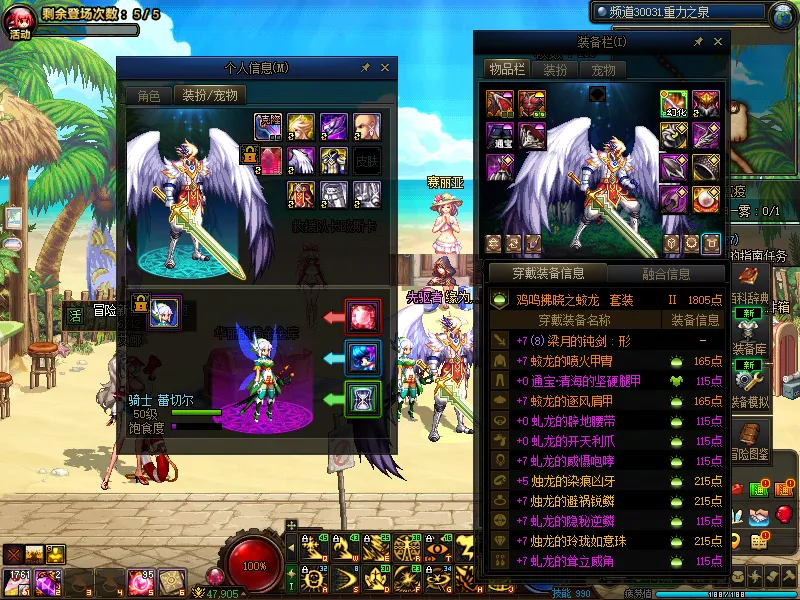Switch to the 装扮 tab in equipment window
This screenshot has width=800, height=600.
pyautogui.click(x=555, y=70)
